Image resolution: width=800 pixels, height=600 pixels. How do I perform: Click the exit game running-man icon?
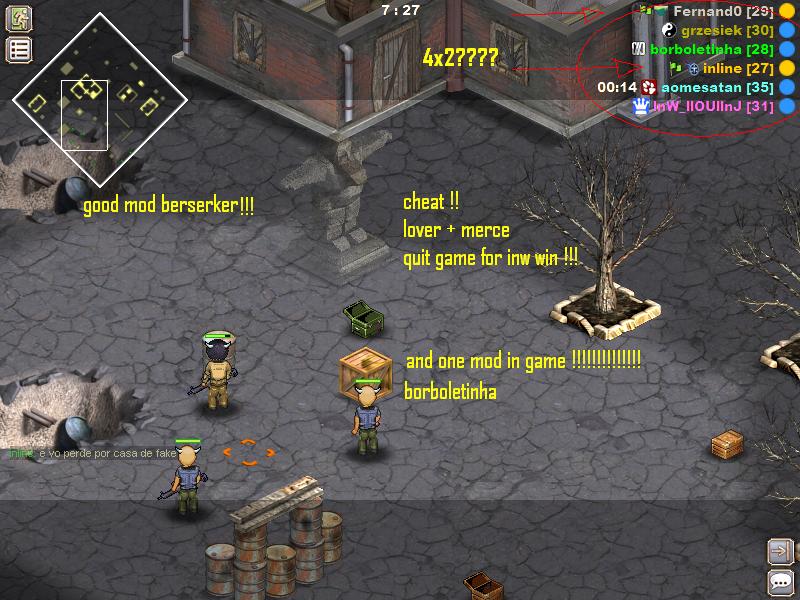[19, 19]
